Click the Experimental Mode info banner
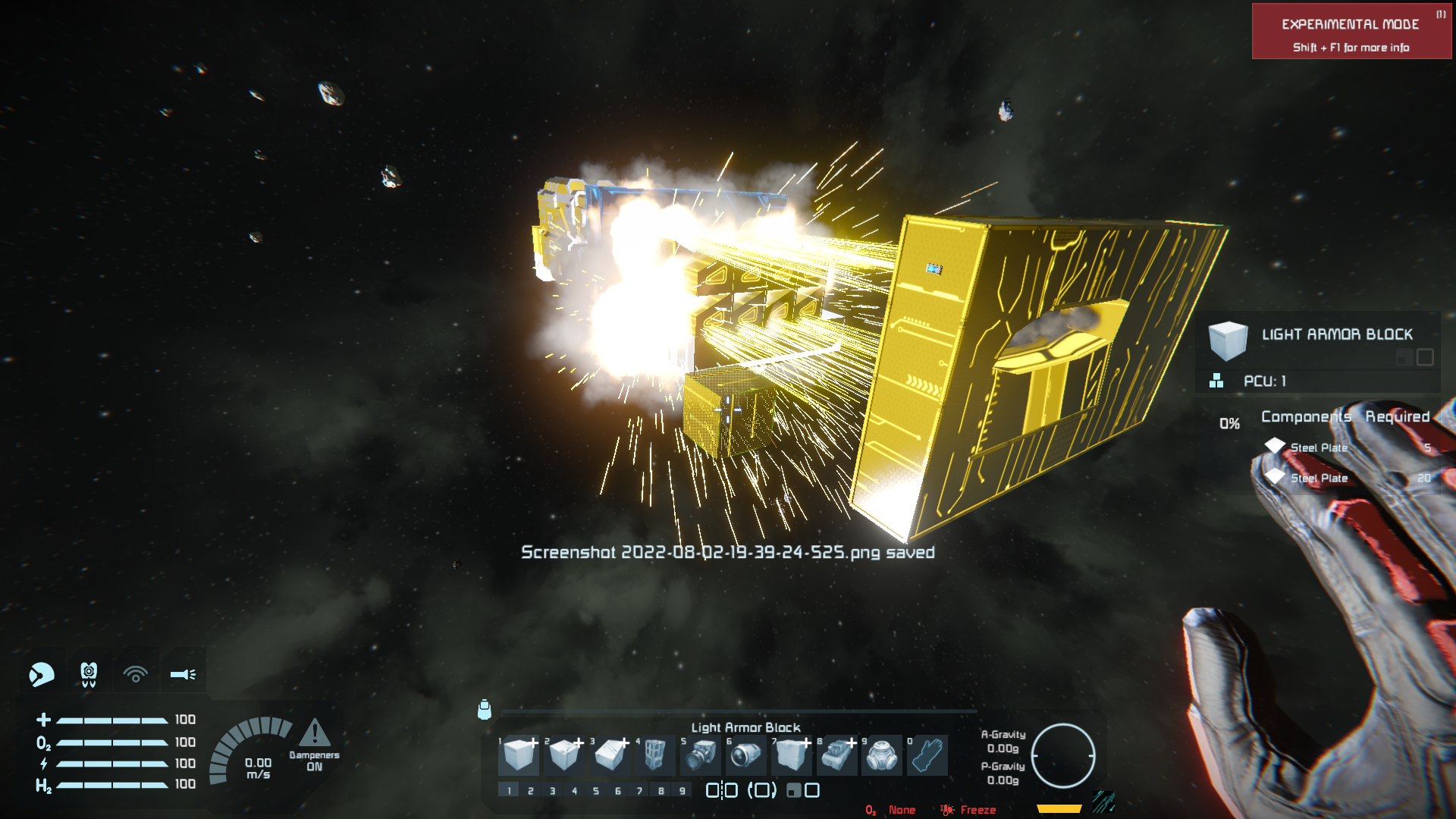1456x819 pixels. [1351, 32]
